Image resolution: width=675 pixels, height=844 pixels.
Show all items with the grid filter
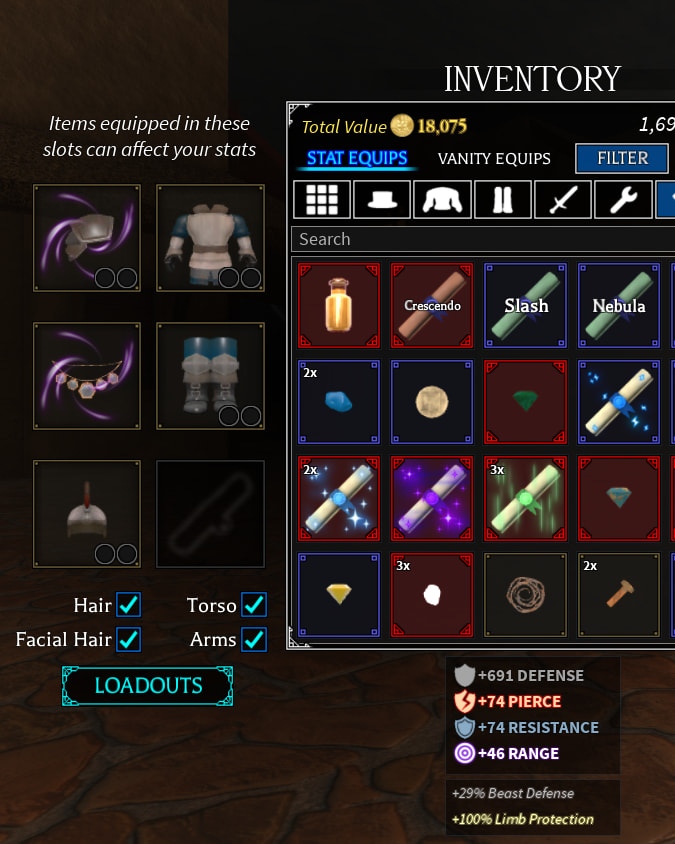point(321,199)
